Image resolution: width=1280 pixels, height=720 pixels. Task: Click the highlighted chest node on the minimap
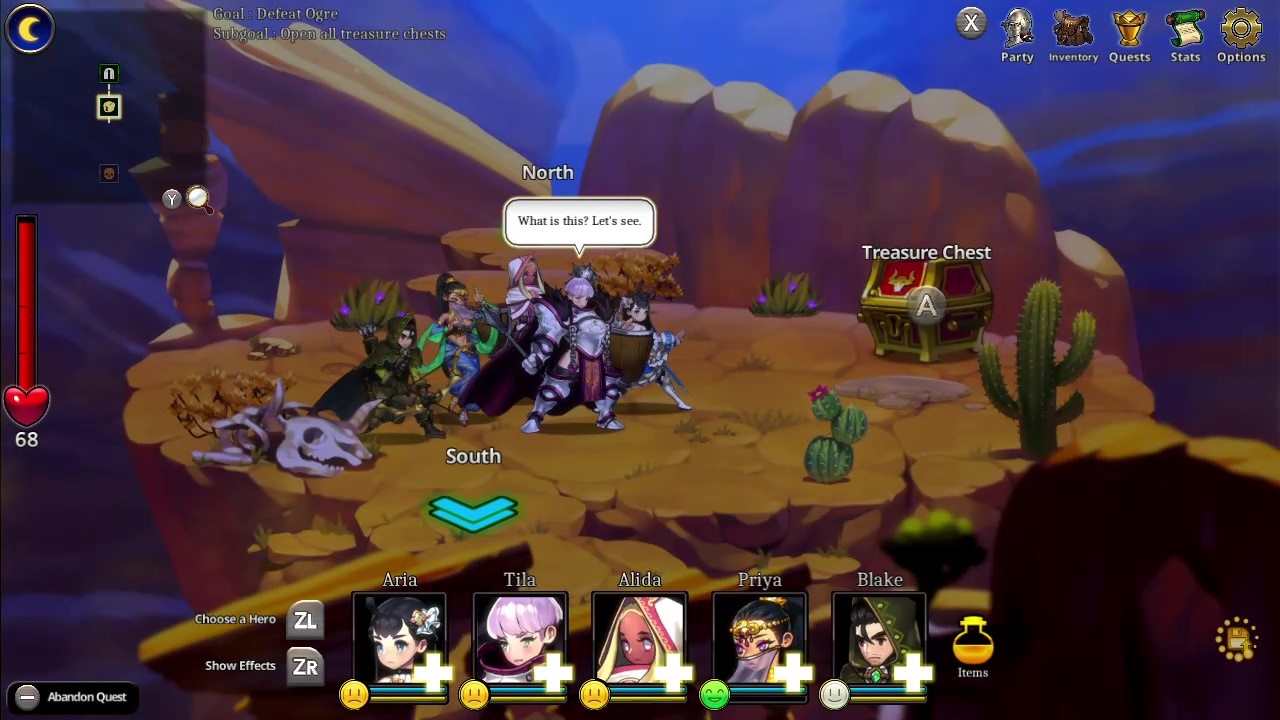point(108,108)
